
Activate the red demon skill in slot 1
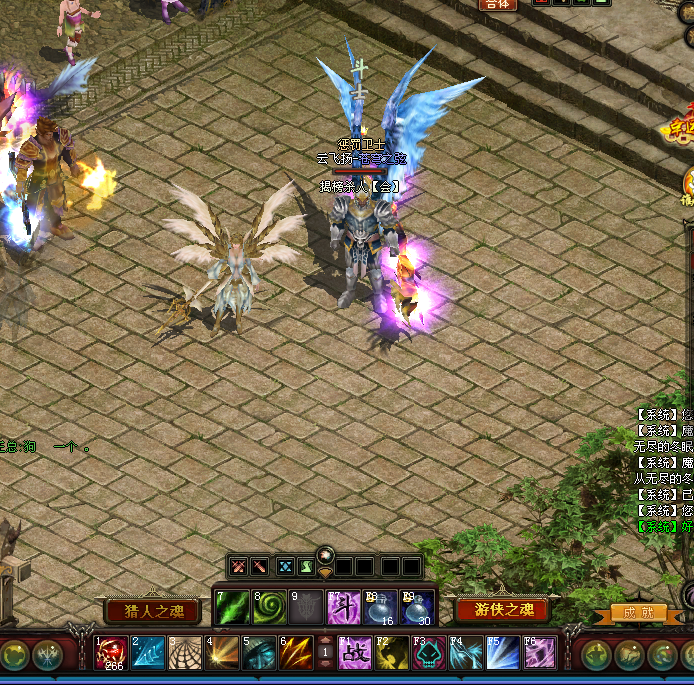(x=110, y=653)
